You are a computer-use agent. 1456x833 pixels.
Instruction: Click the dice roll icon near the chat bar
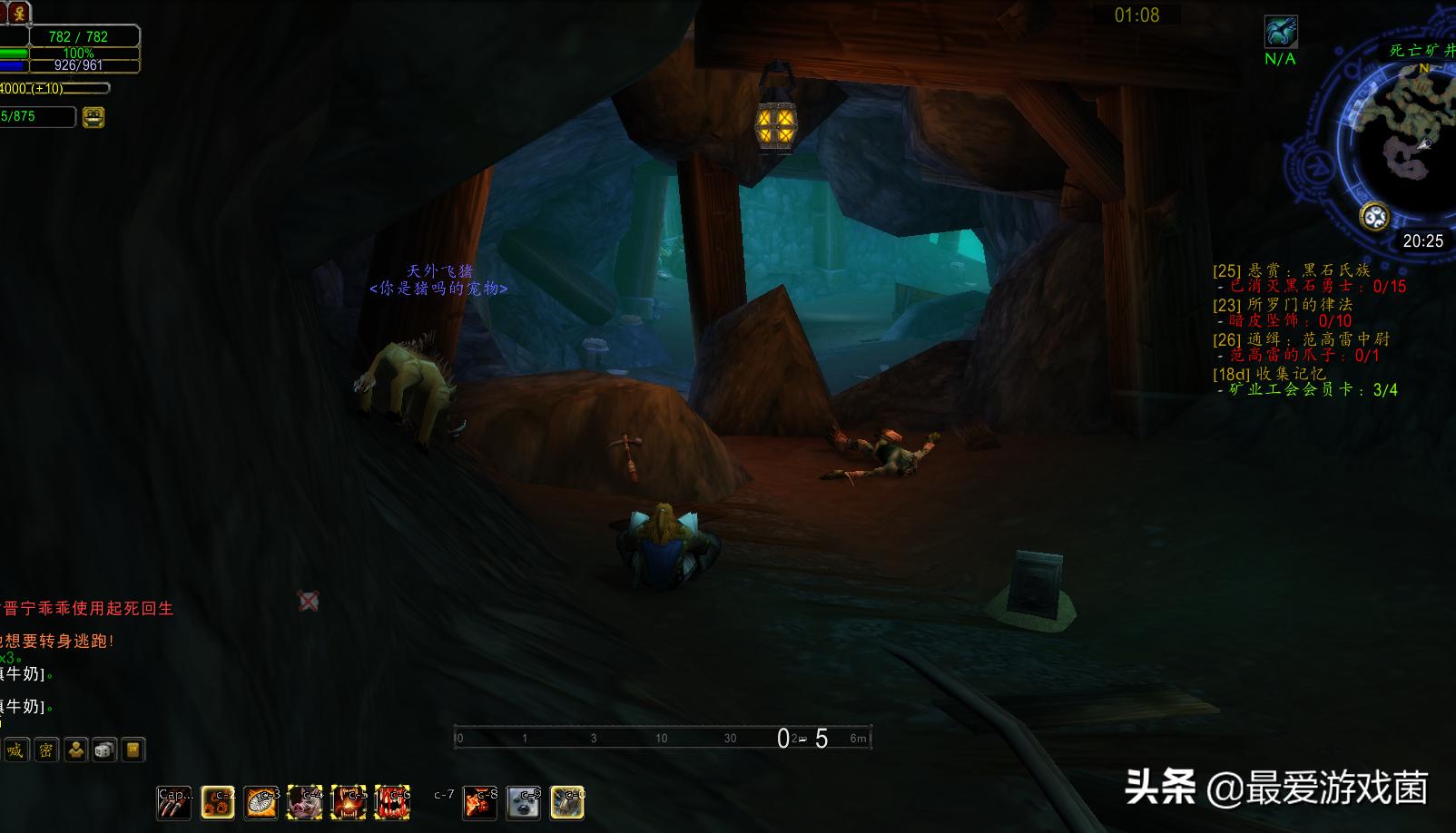[x=104, y=750]
